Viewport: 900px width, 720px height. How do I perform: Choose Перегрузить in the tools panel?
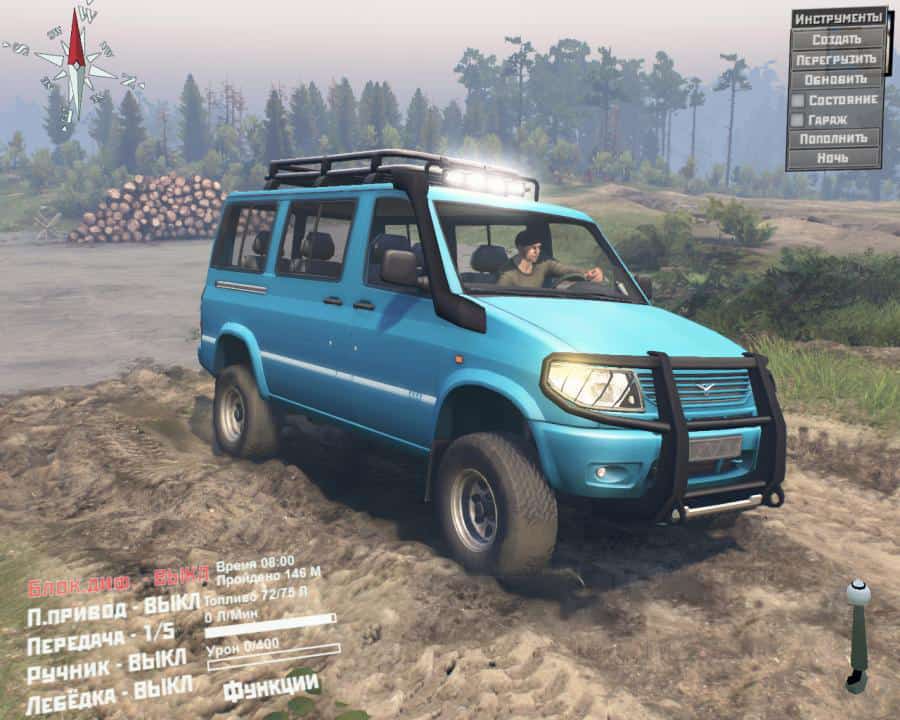(837, 60)
